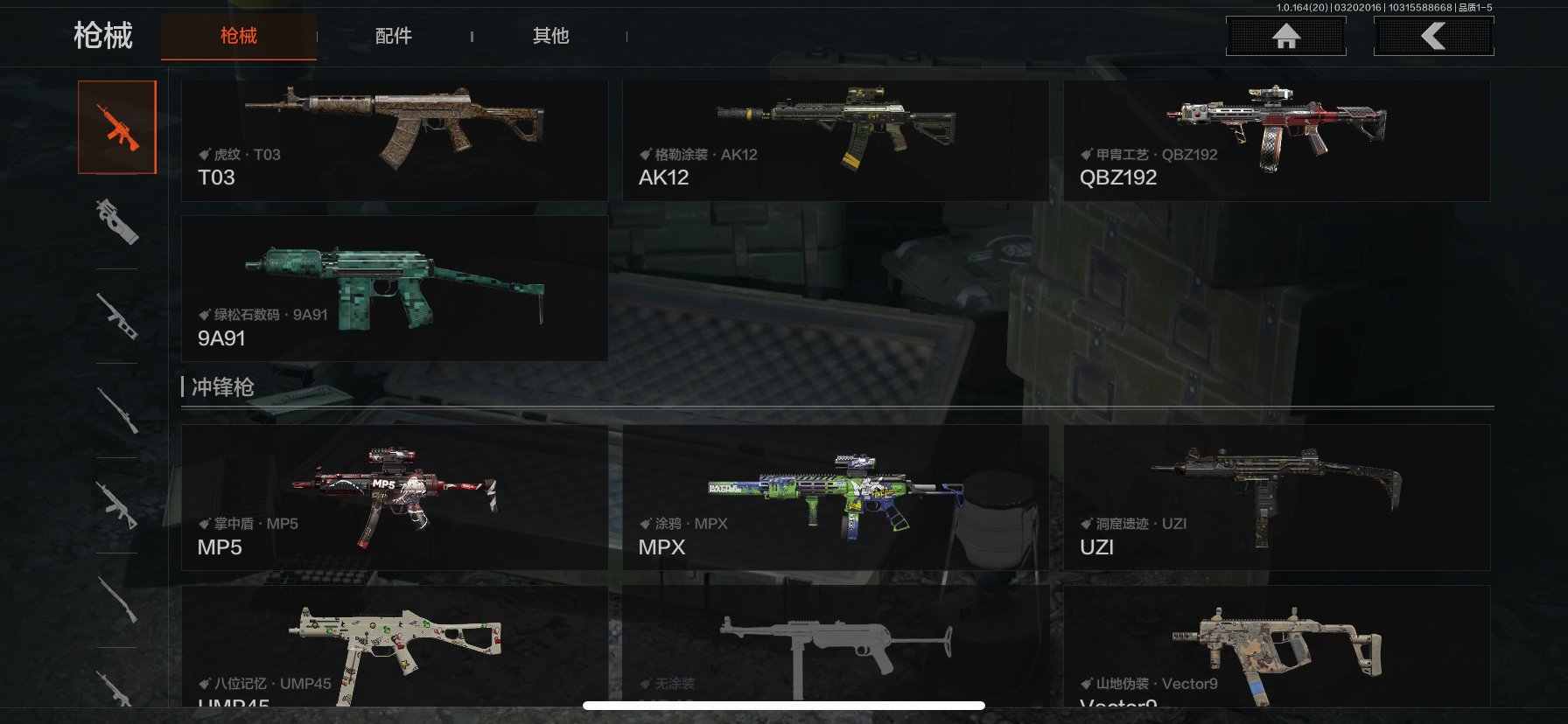Pick the UMP45 weapon card
1568x724 pixels.
tap(394, 647)
